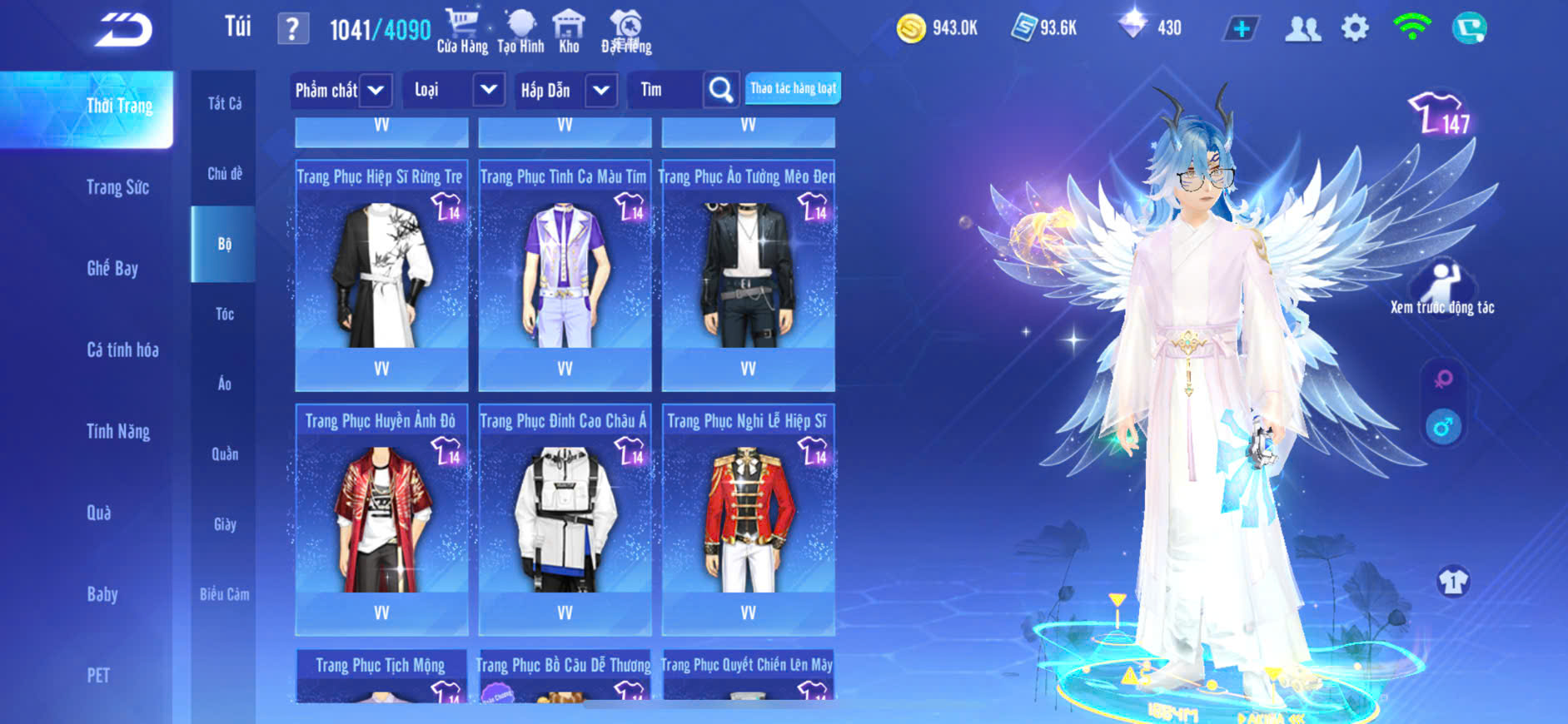Open Cửa Hàng shop
Screen dimensions: 1568x724
(x=462, y=31)
